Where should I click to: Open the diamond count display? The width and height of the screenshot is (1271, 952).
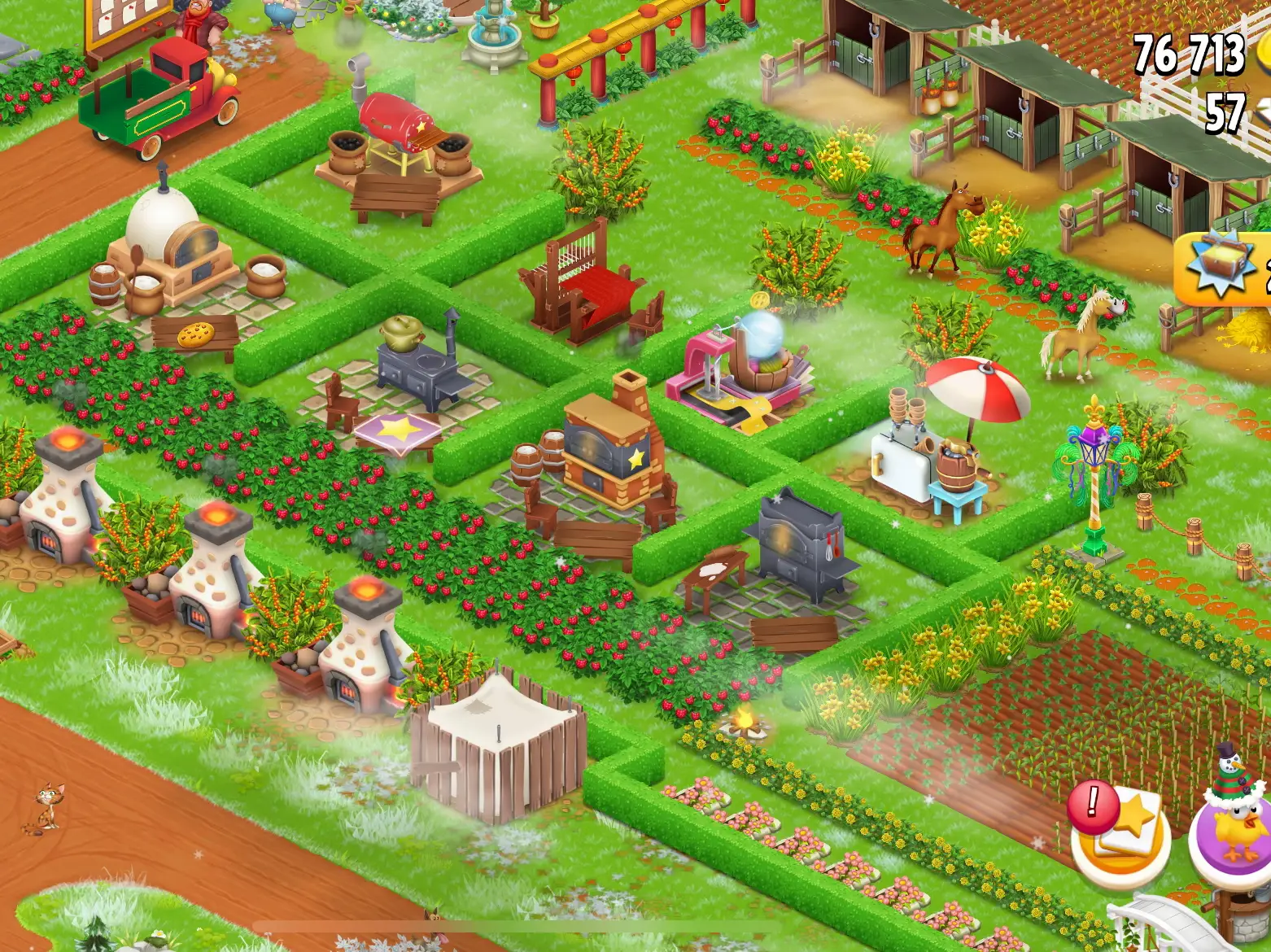click(x=1225, y=114)
